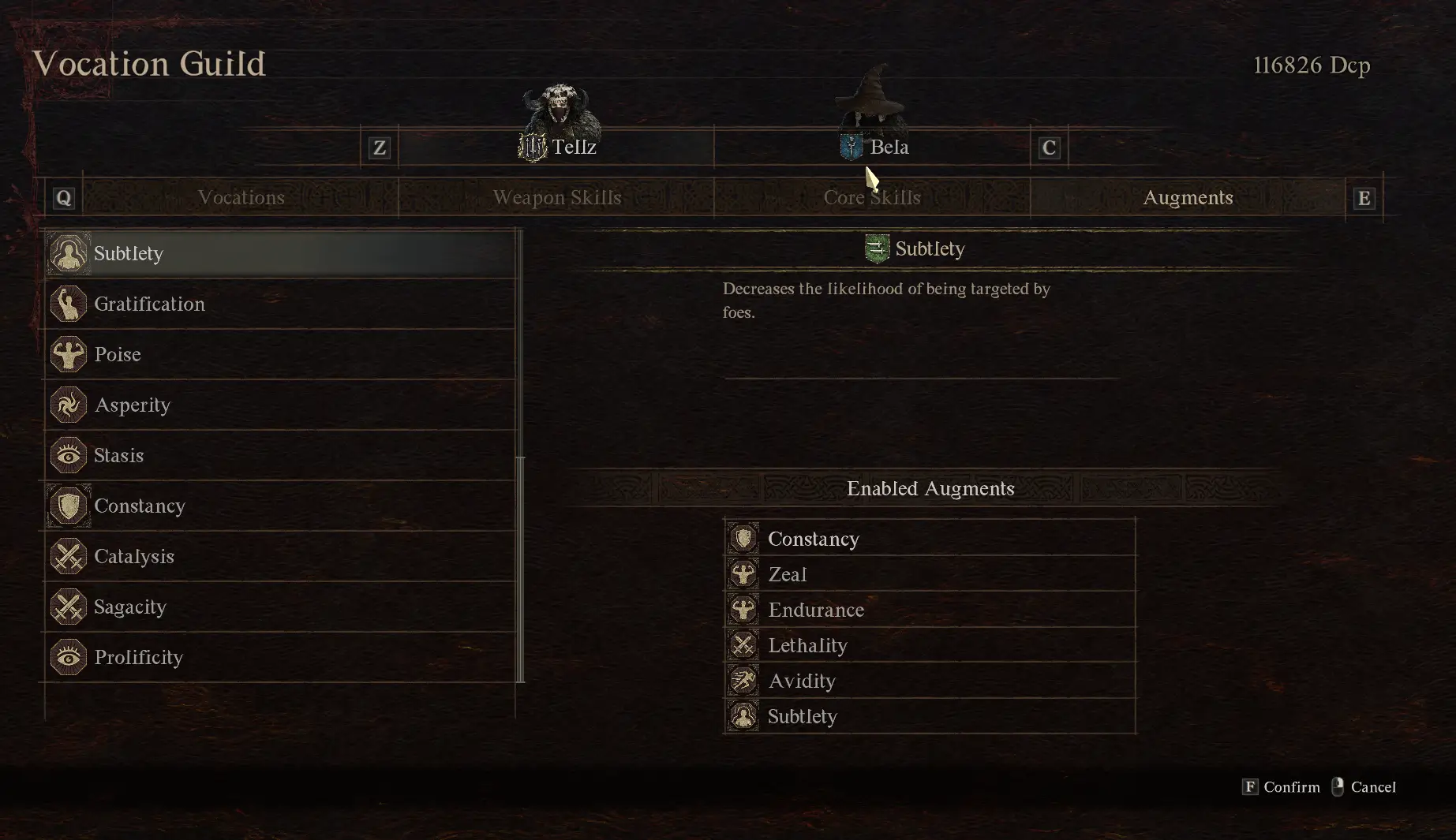Select the Prolificity eye icon

tap(69, 657)
